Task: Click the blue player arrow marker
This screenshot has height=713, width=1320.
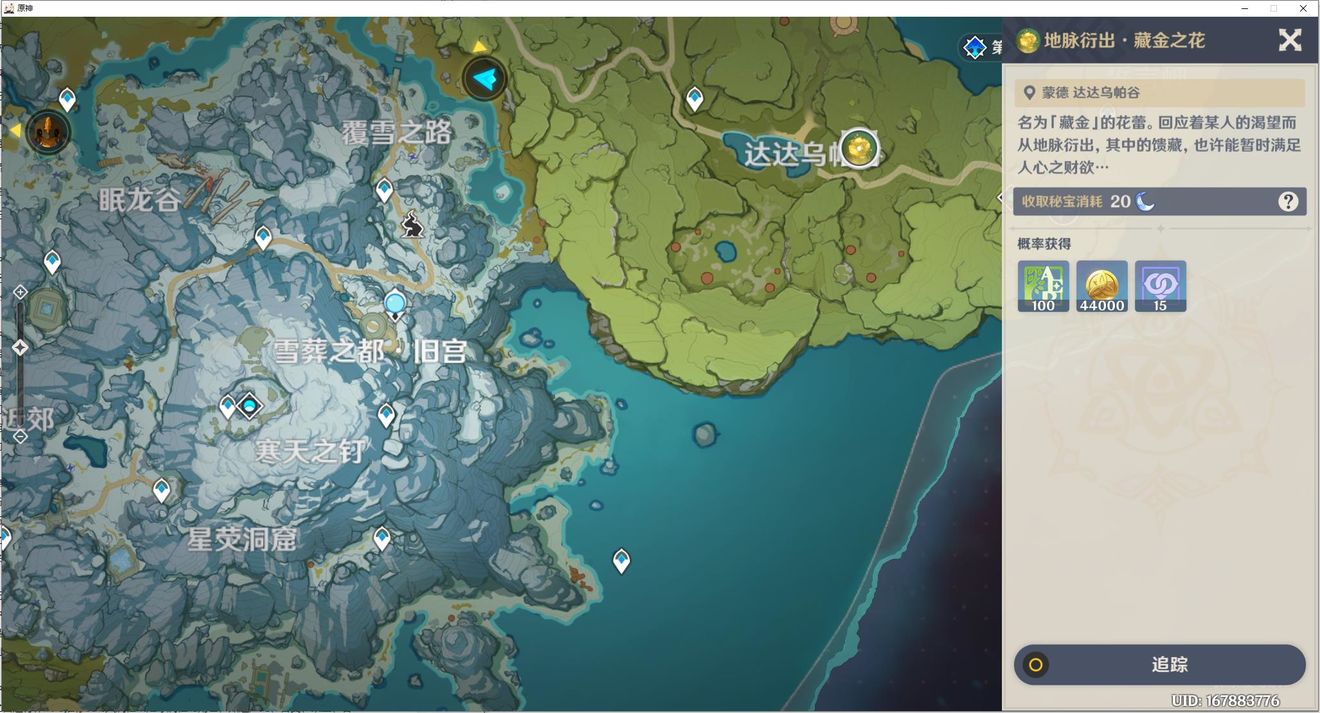Action: click(485, 78)
